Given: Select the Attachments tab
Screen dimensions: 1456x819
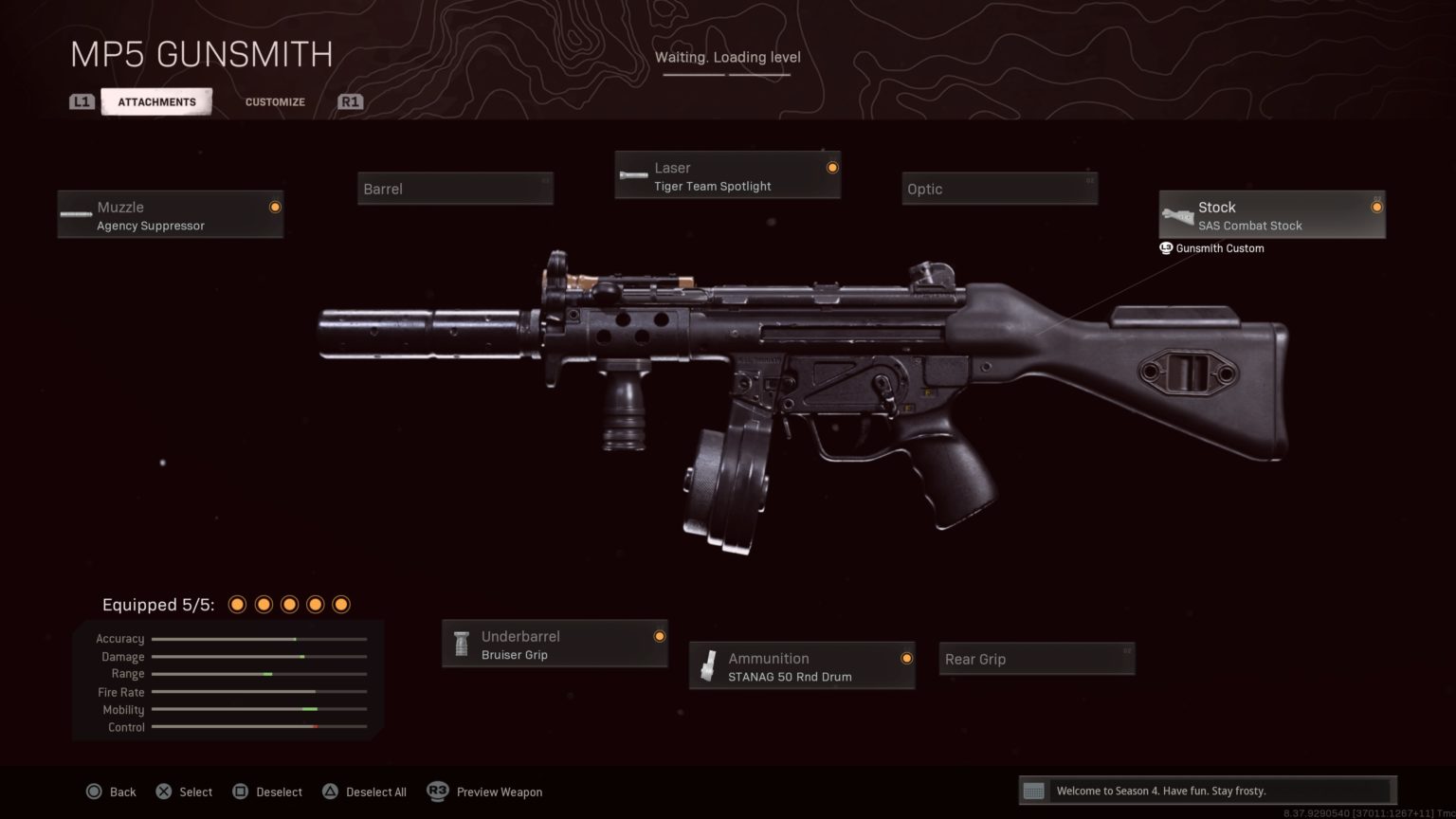Looking at the screenshot, I should [156, 101].
